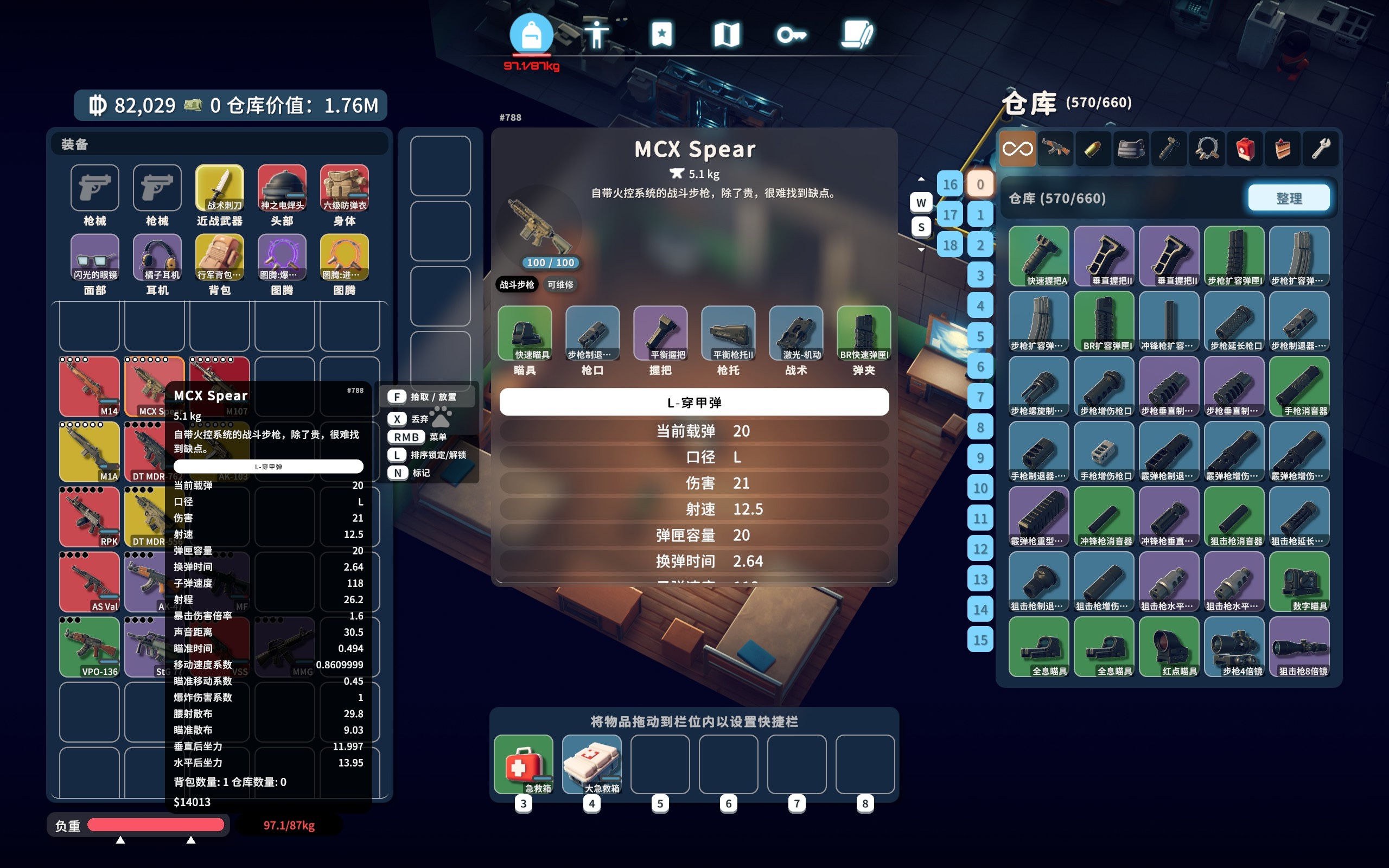Choose the AS Val in the backpack
The height and width of the screenshot is (868, 1389).
90,582
